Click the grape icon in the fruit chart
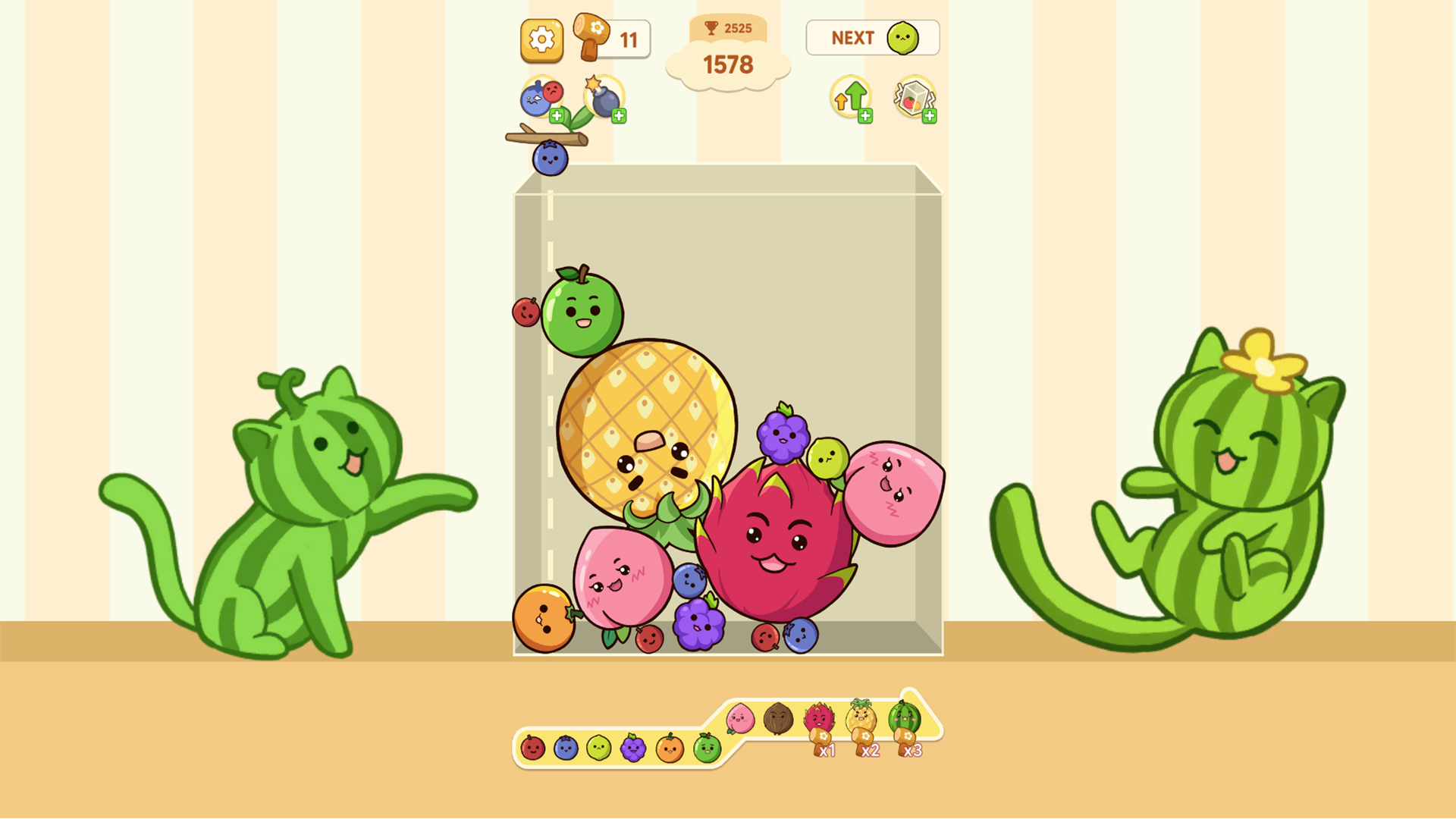Viewport: 1456px width, 819px height. (633, 748)
